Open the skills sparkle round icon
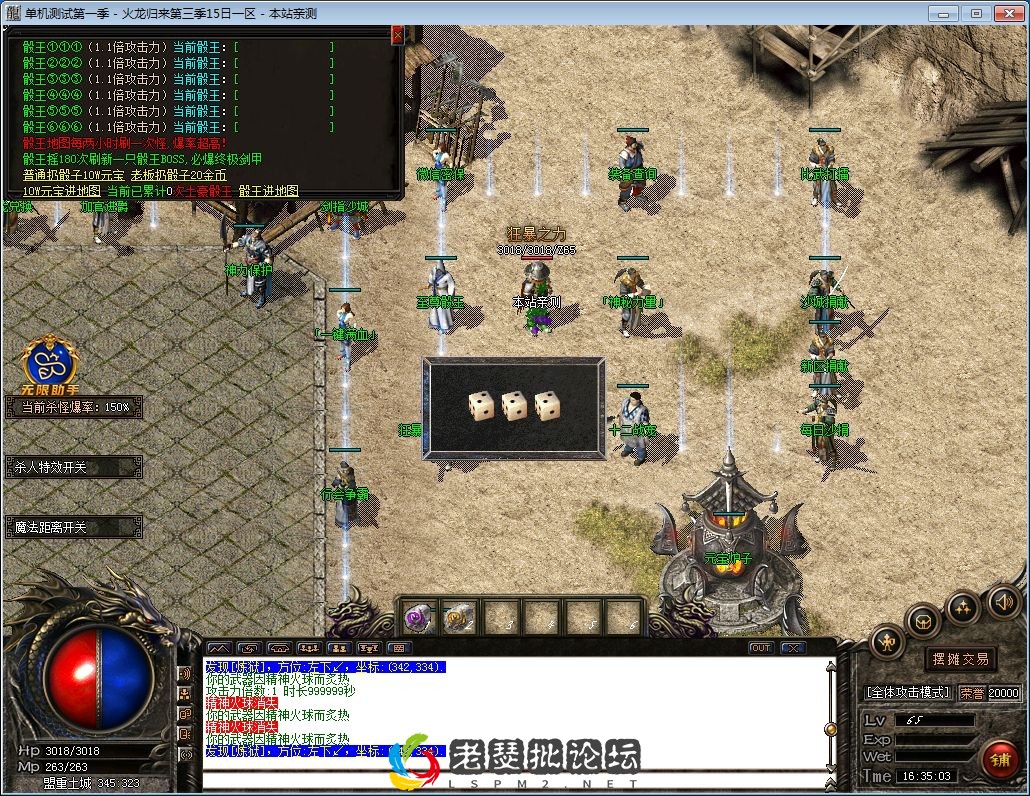1030x796 pixels. pyautogui.click(x=963, y=607)
